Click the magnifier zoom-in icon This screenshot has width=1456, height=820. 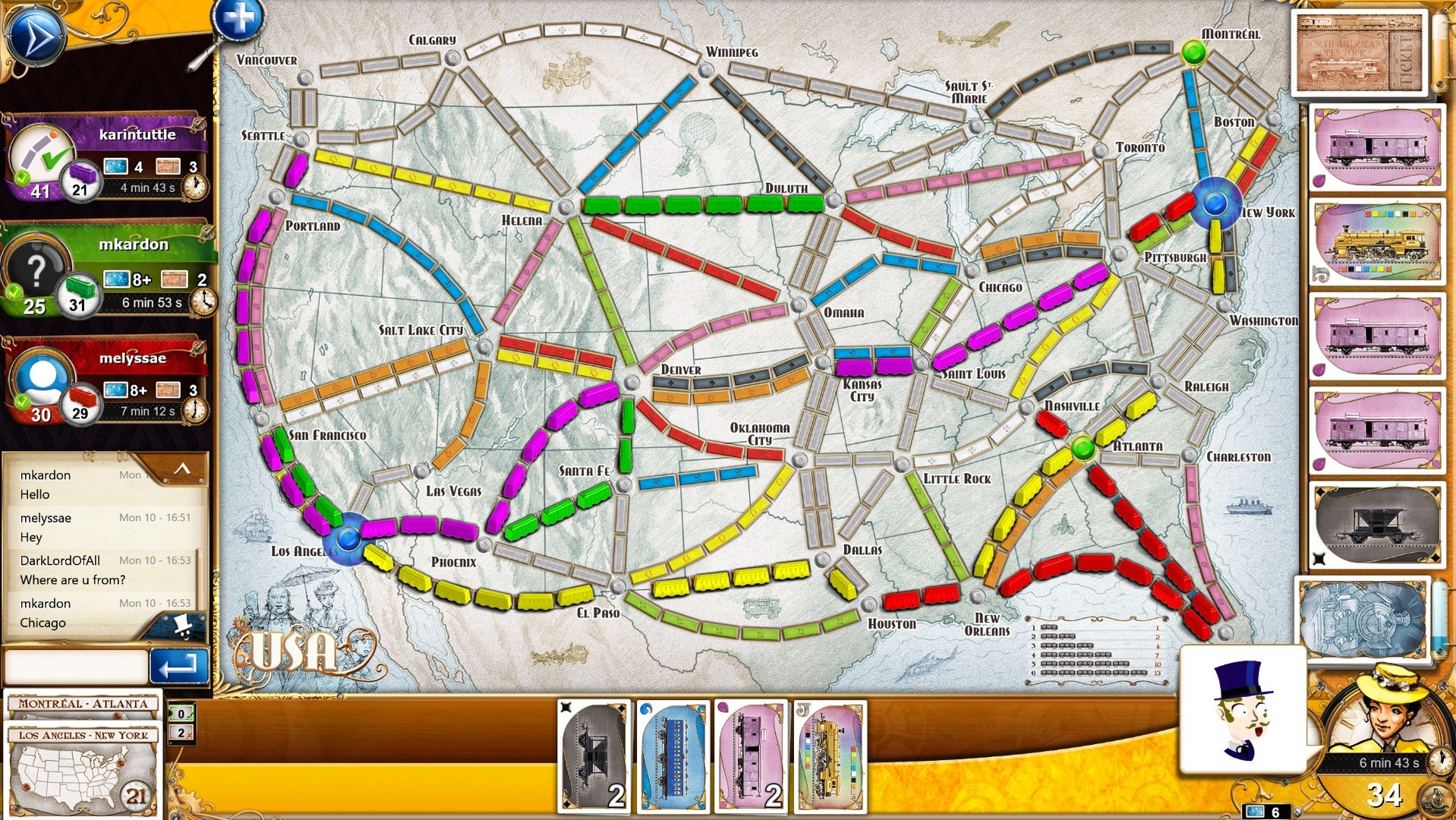tap(238, 20)
